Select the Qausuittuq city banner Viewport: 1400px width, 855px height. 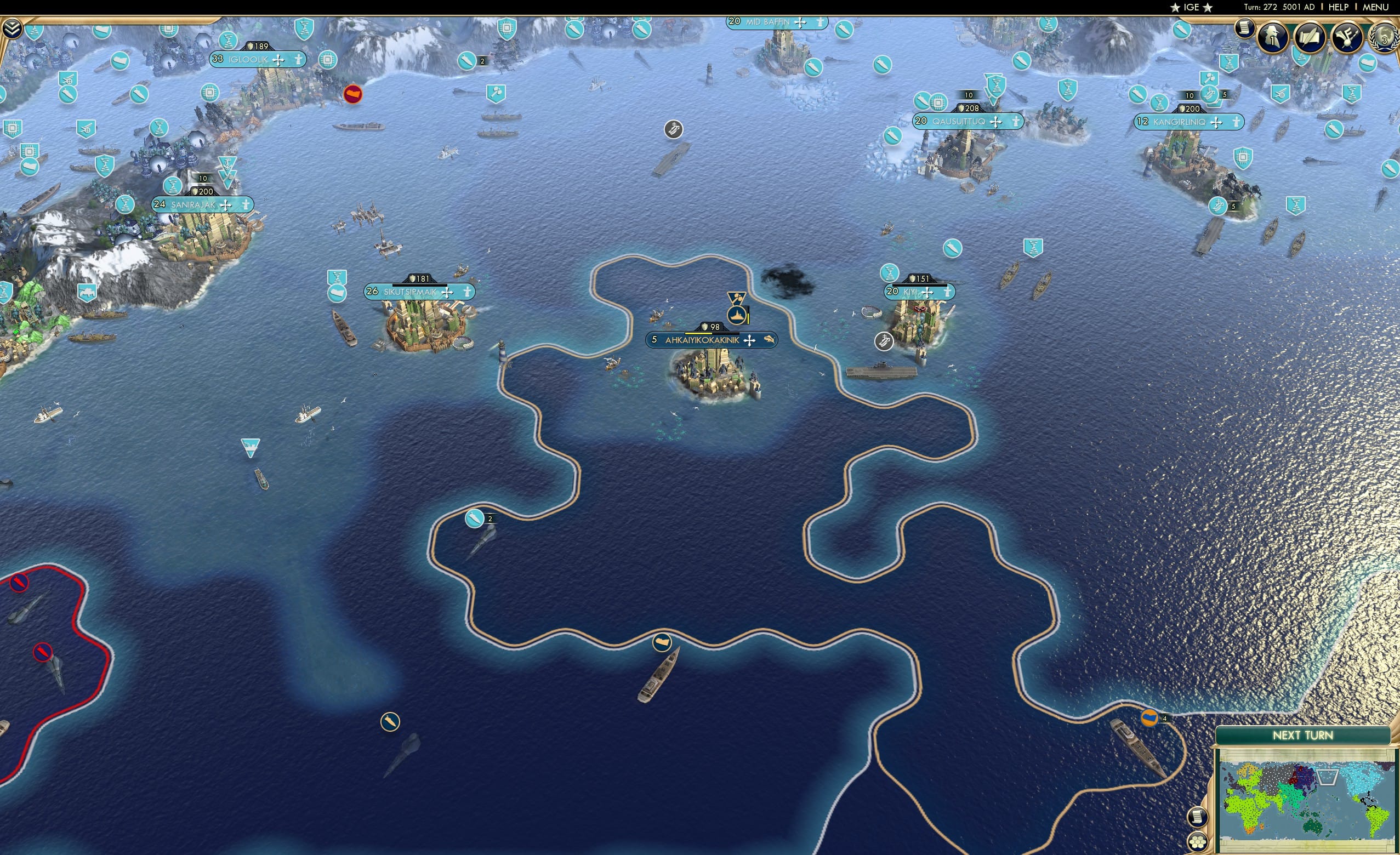(x=969, y=121)
